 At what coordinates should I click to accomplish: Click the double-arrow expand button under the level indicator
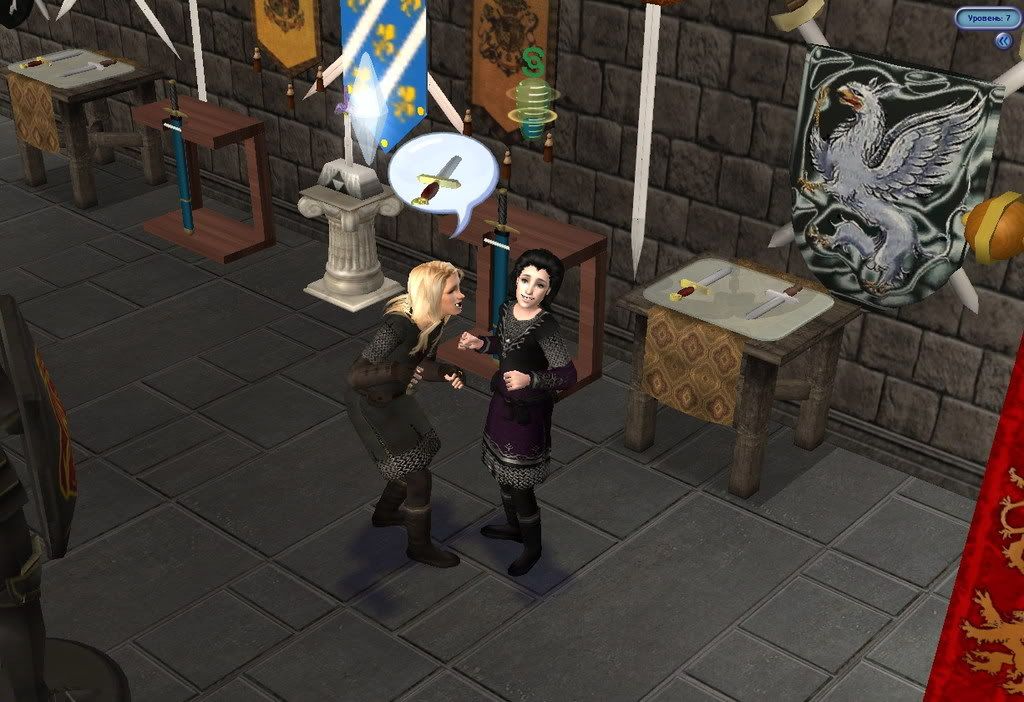pos(1003,40)
